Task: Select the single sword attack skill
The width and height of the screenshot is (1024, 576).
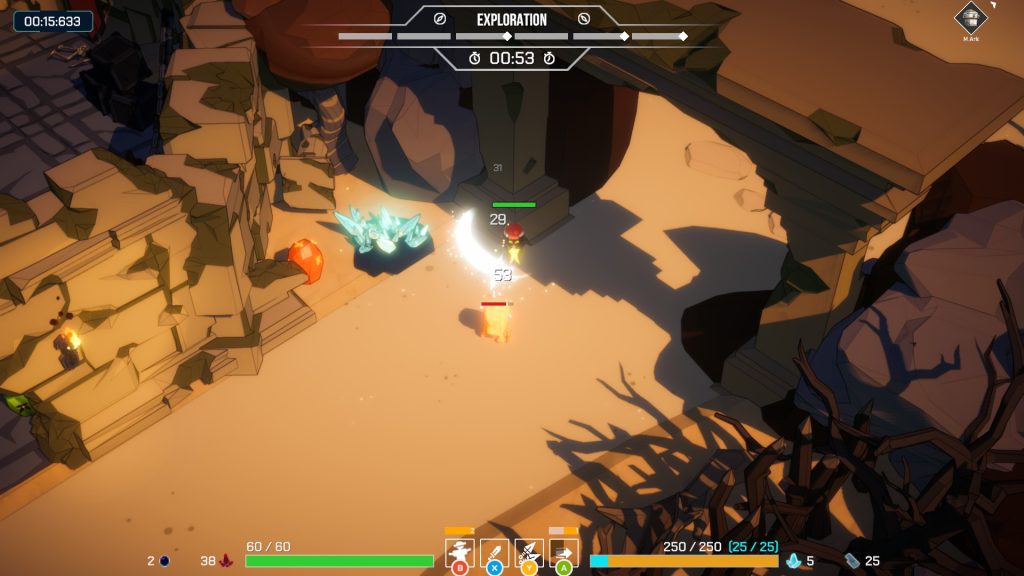Action: pyautogui.click(x=494, y=552)
